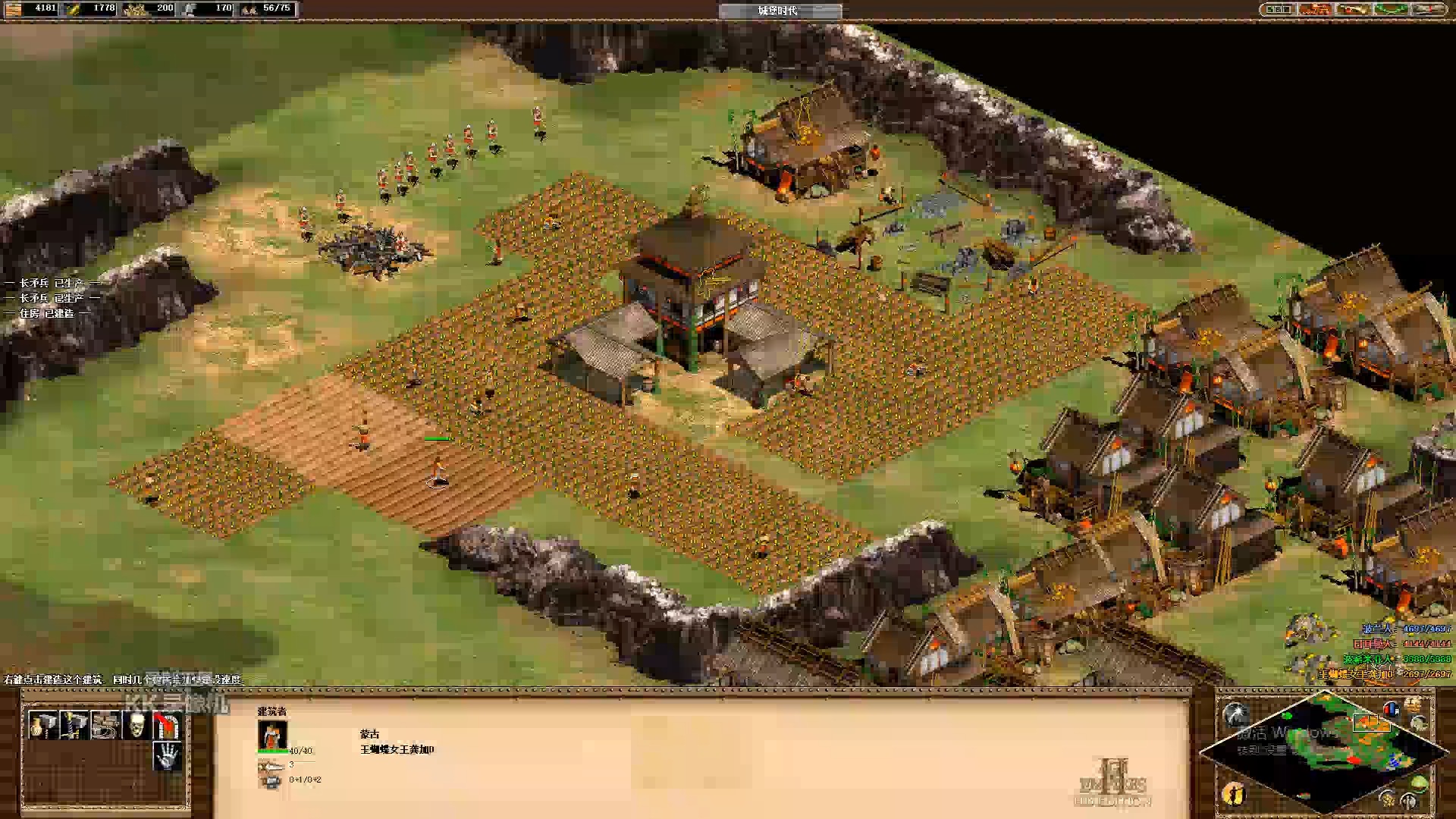Click the skull command icon
This screenshot has width=1456, height=819.
[x=137, y=726]
